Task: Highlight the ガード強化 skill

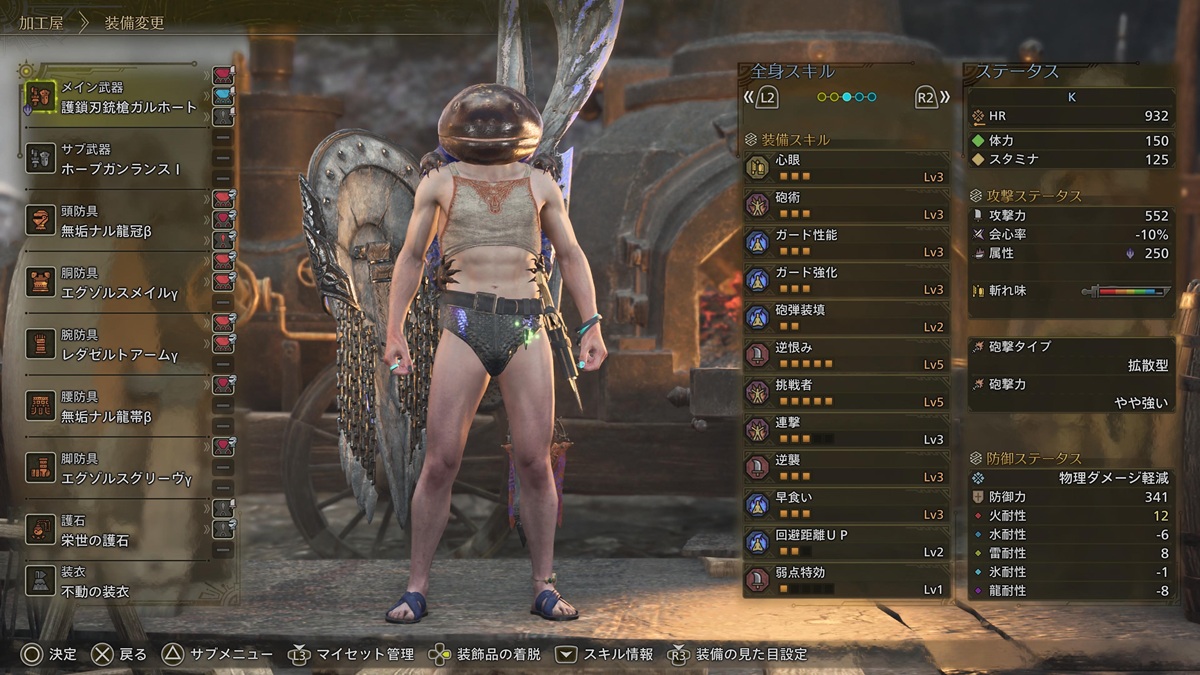Action: coord(845,280)
